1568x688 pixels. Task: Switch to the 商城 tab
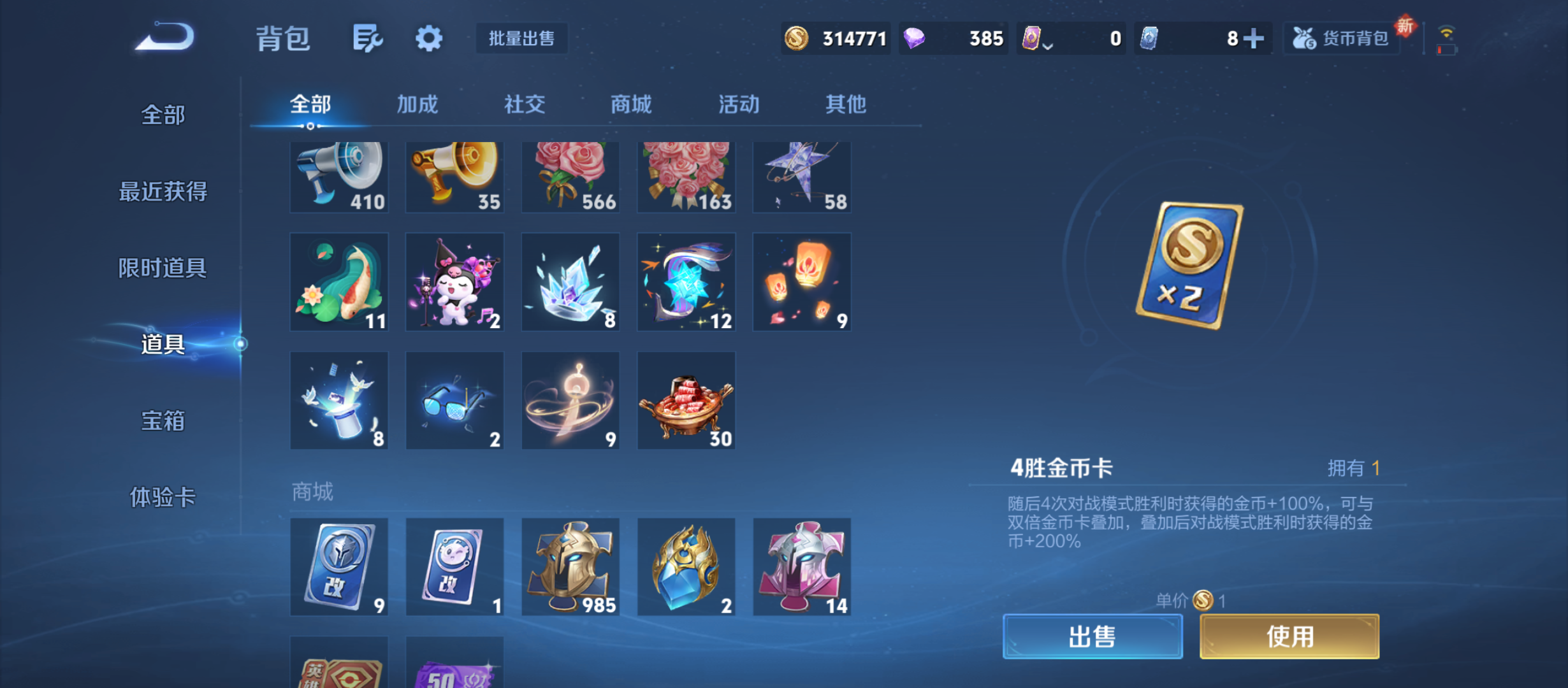[x=630, y=104]
